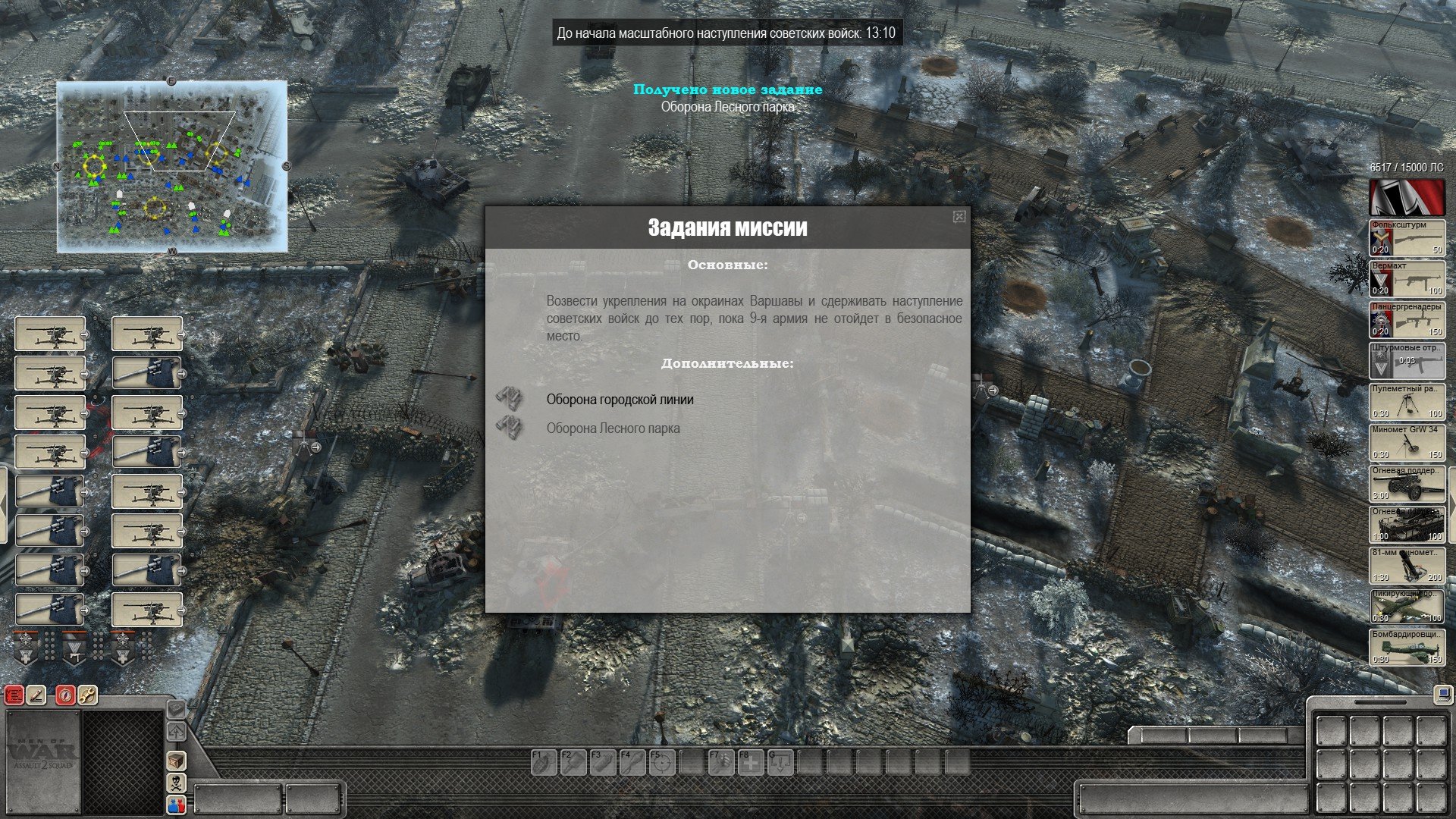Call the Бомбардировщик bomber airstrike
The width and height of the screenshot is (1456, 819).
pyautogui.click(x=1407, y=648)
